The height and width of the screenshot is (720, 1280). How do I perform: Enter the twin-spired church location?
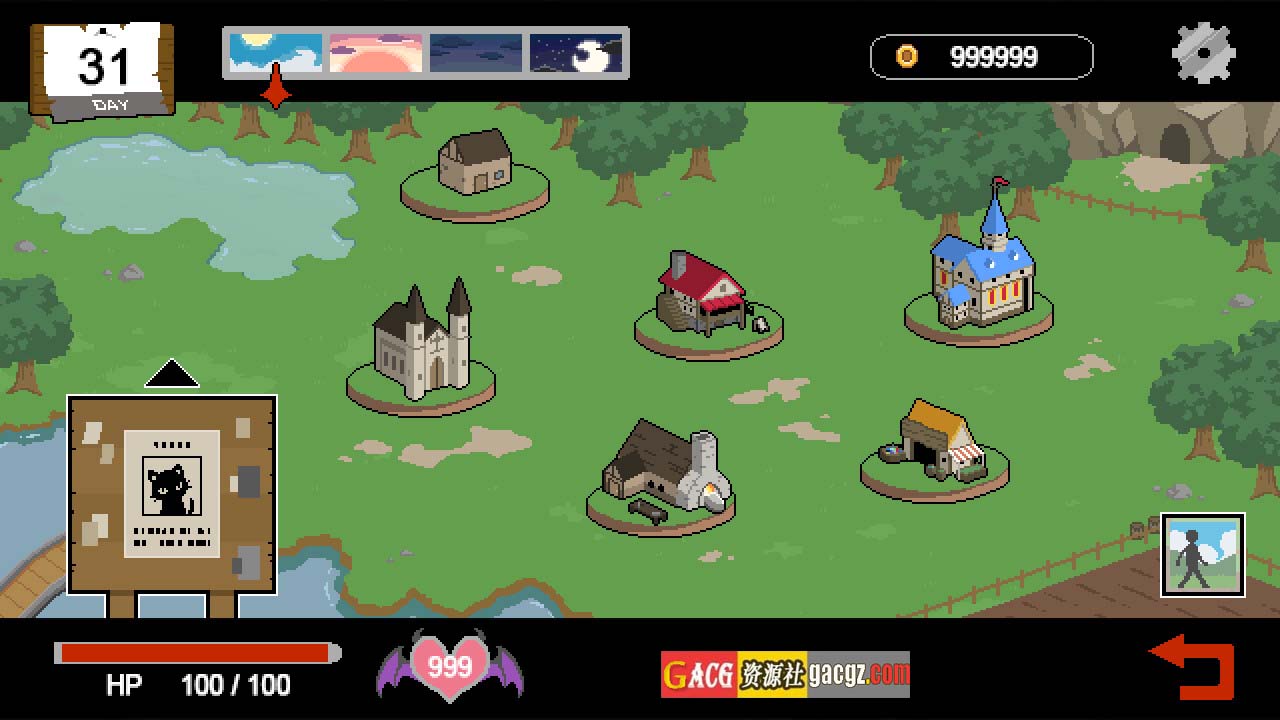pos(421,345)
